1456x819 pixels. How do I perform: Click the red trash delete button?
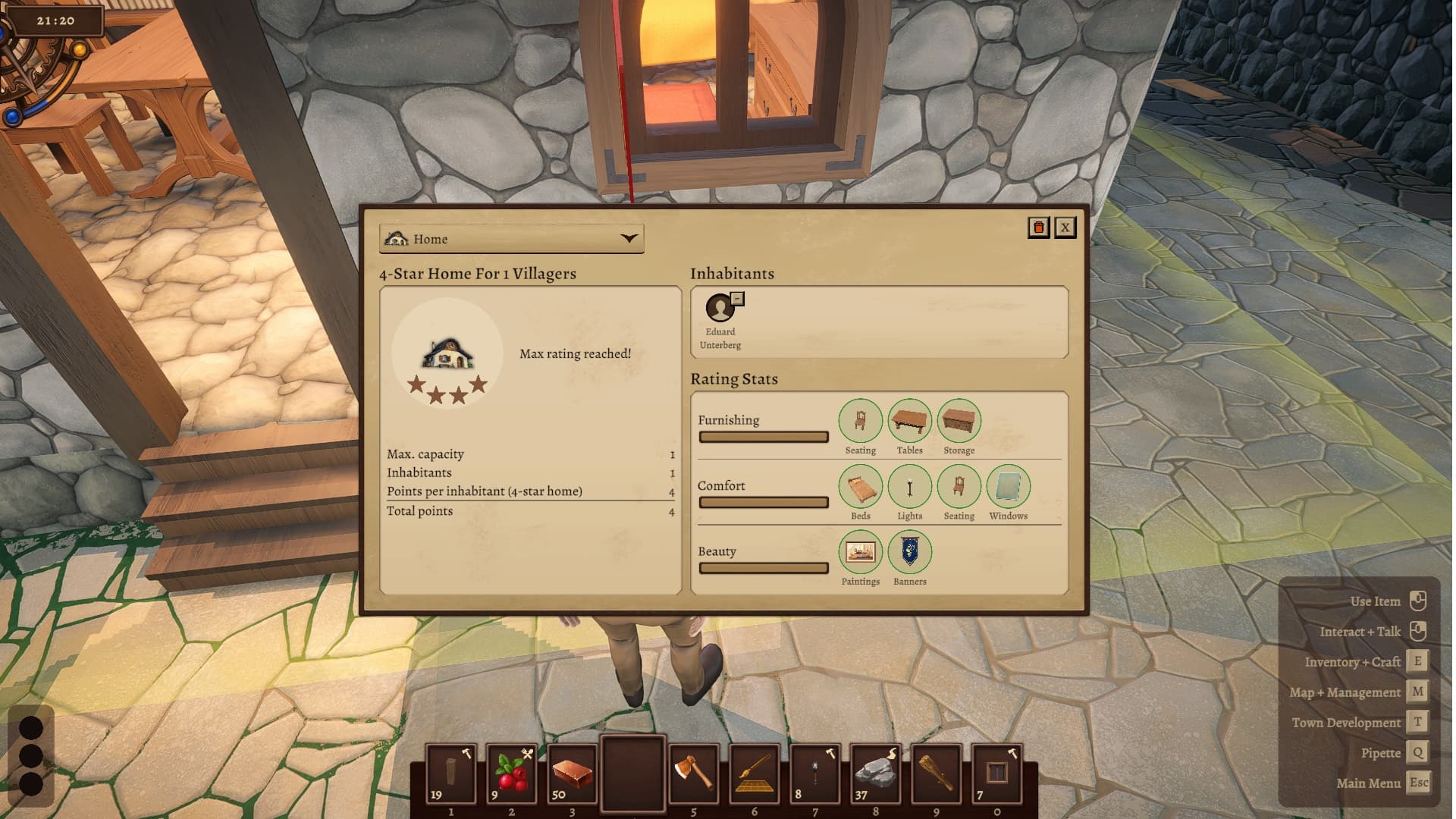point(1038,227)
